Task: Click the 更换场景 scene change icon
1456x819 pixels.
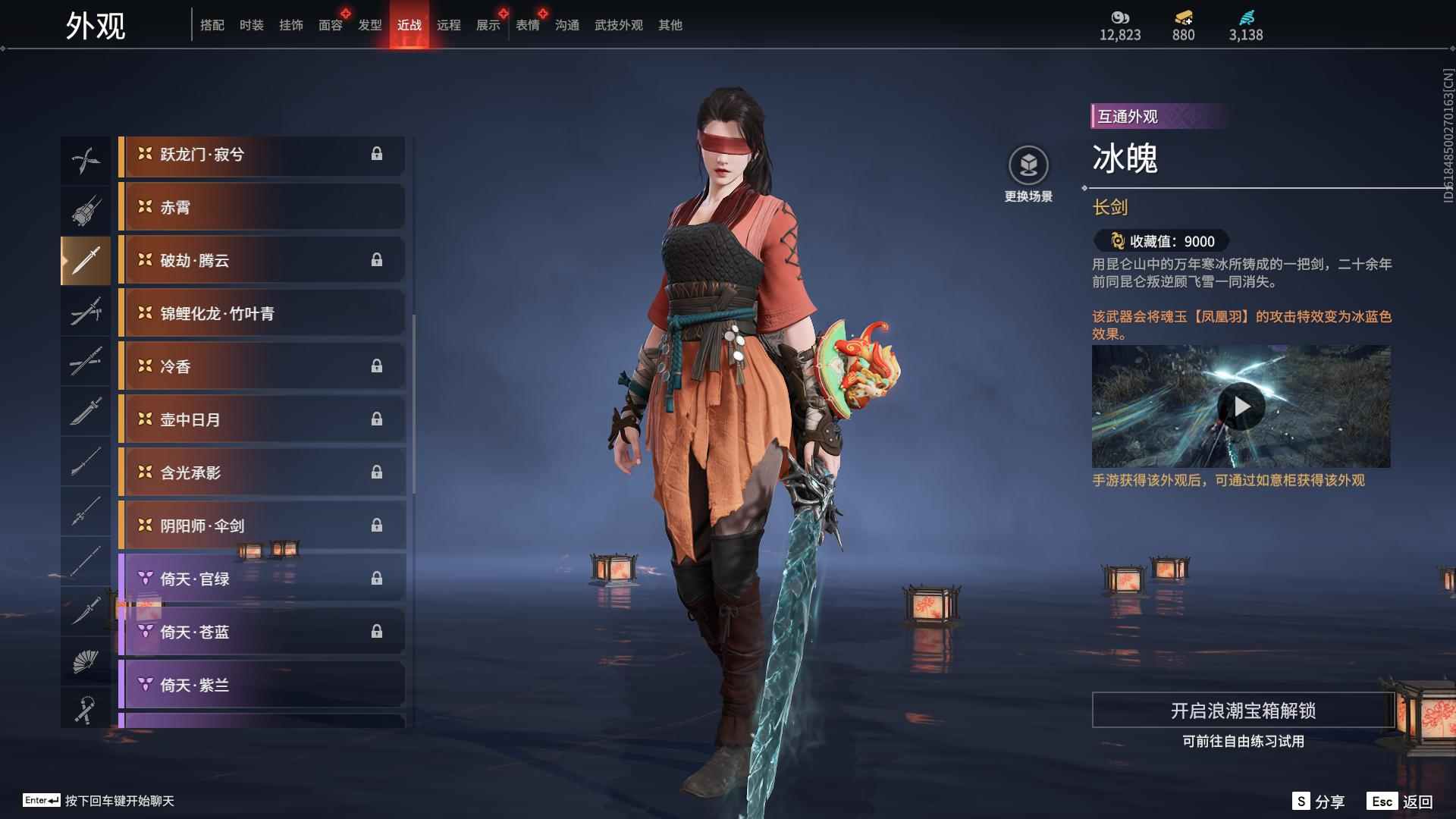Action: point(1028,165)
